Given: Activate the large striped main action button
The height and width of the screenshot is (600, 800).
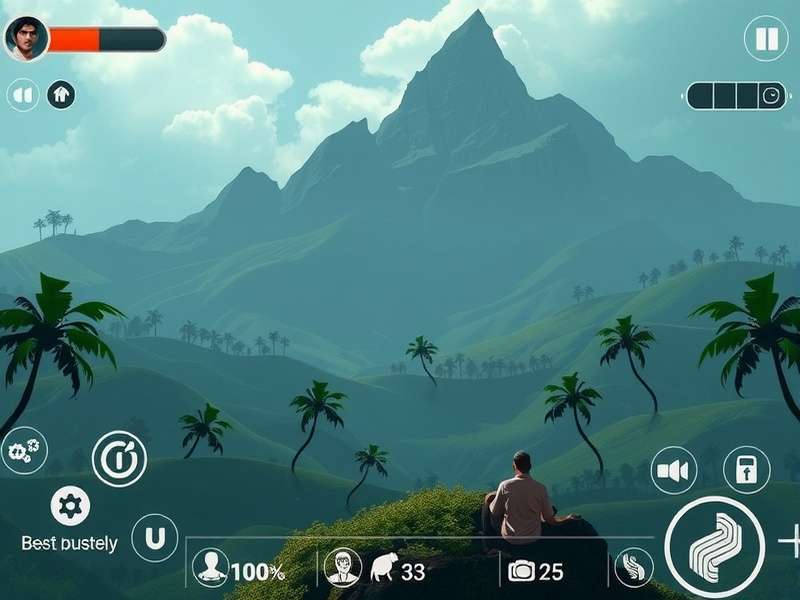Looking at the screenshot, I should click(x=714, y=546).
